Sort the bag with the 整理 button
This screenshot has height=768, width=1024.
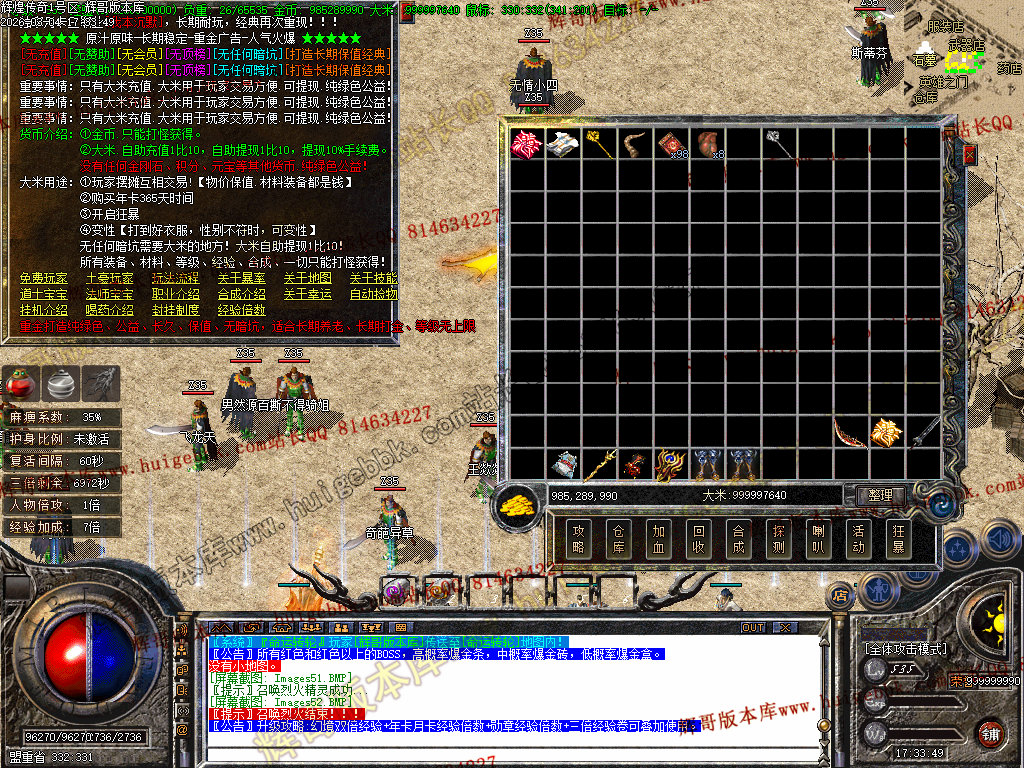point(880,496)
